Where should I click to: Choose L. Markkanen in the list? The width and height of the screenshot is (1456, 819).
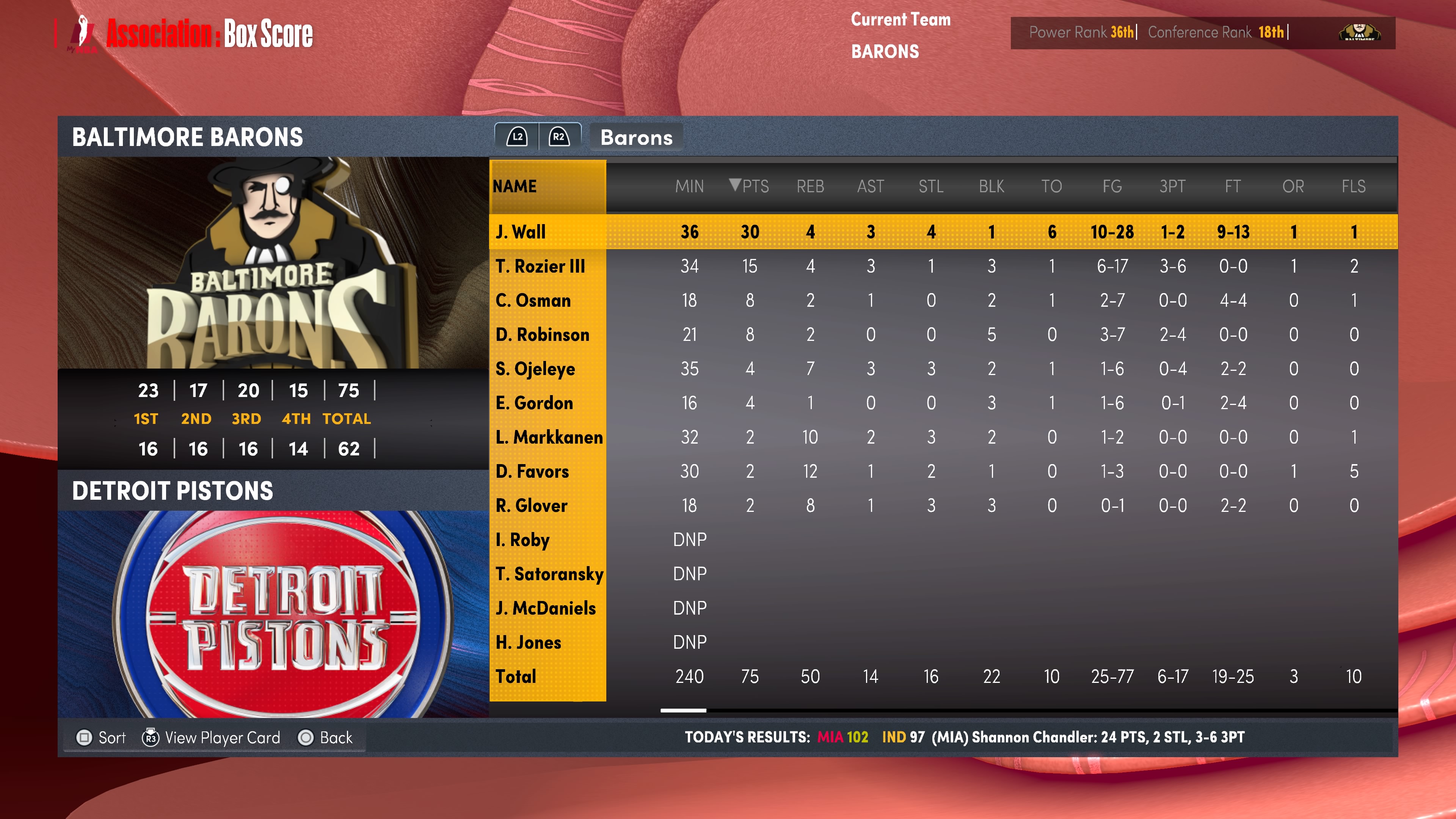coord(548,437)
